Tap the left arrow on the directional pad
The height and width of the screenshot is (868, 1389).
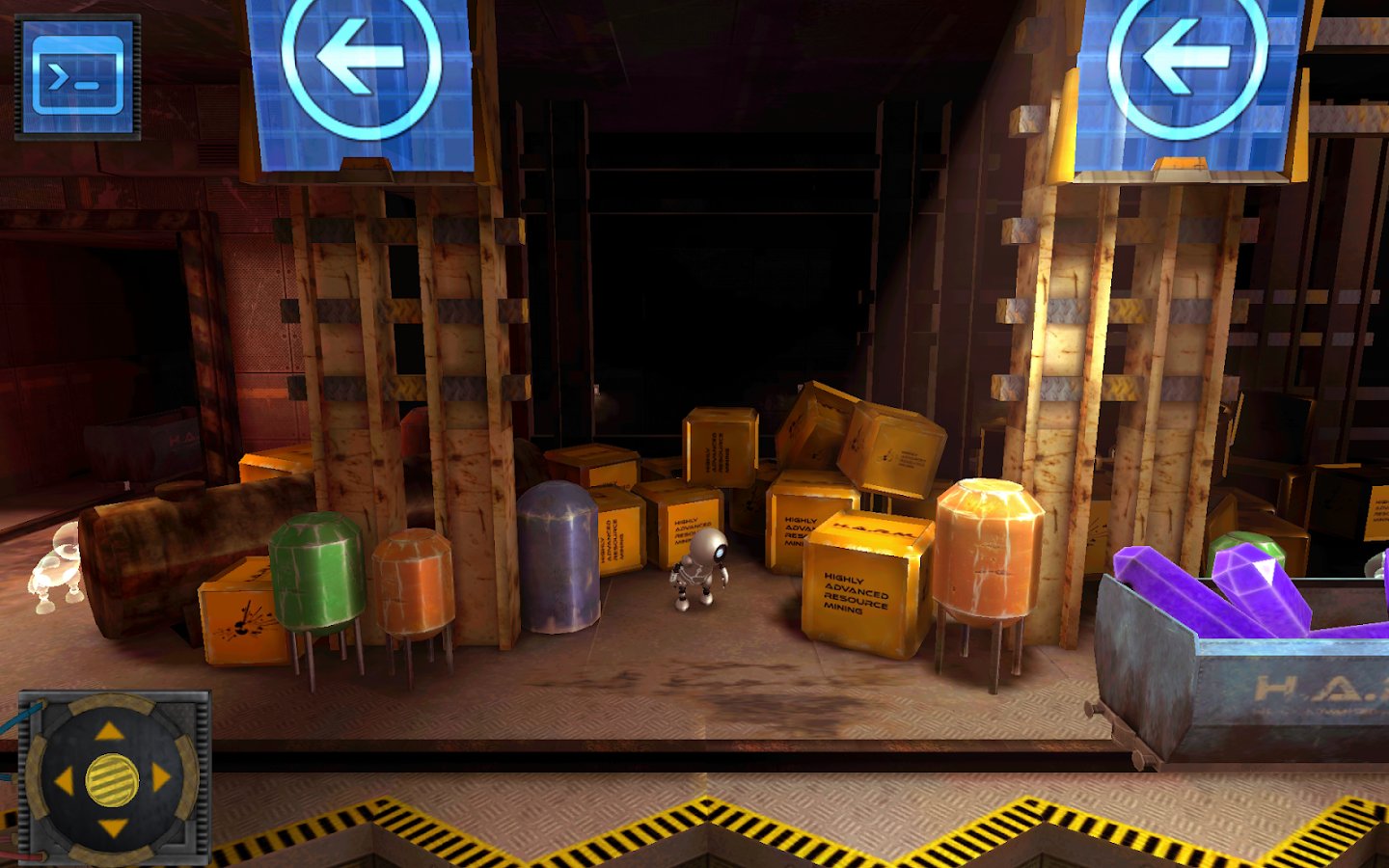coord(64,780)
